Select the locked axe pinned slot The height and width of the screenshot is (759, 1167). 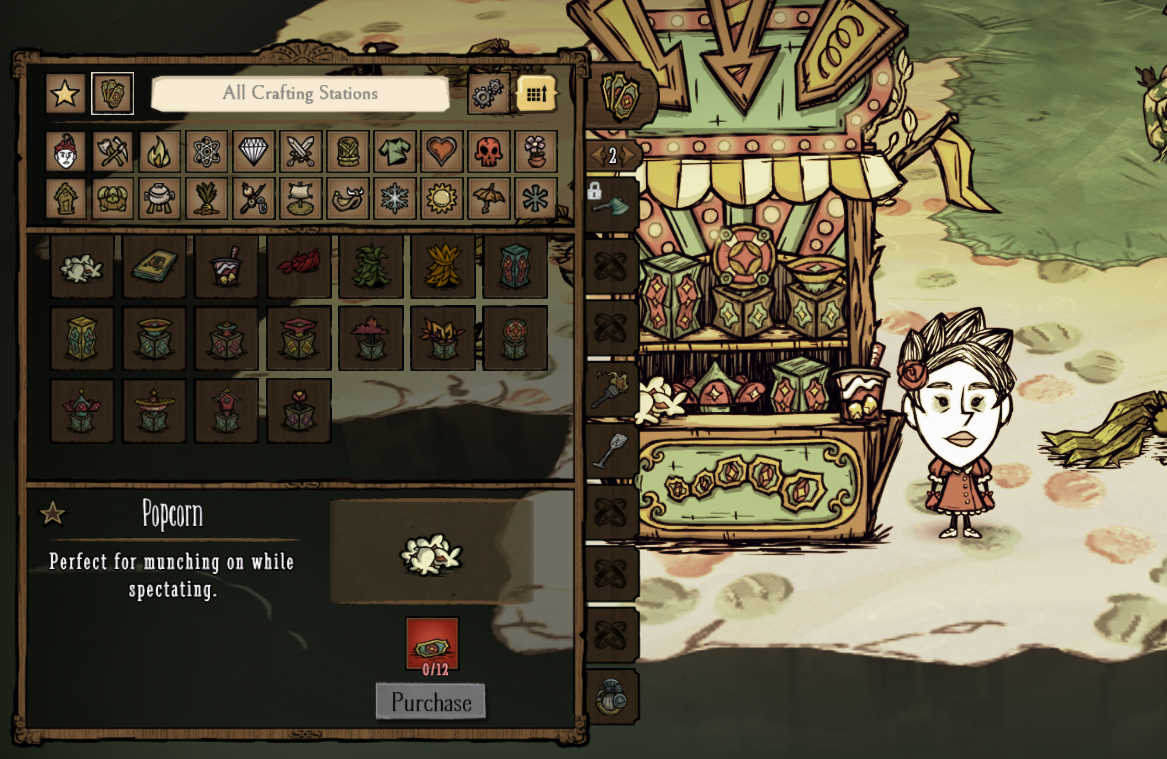point(611,205)
